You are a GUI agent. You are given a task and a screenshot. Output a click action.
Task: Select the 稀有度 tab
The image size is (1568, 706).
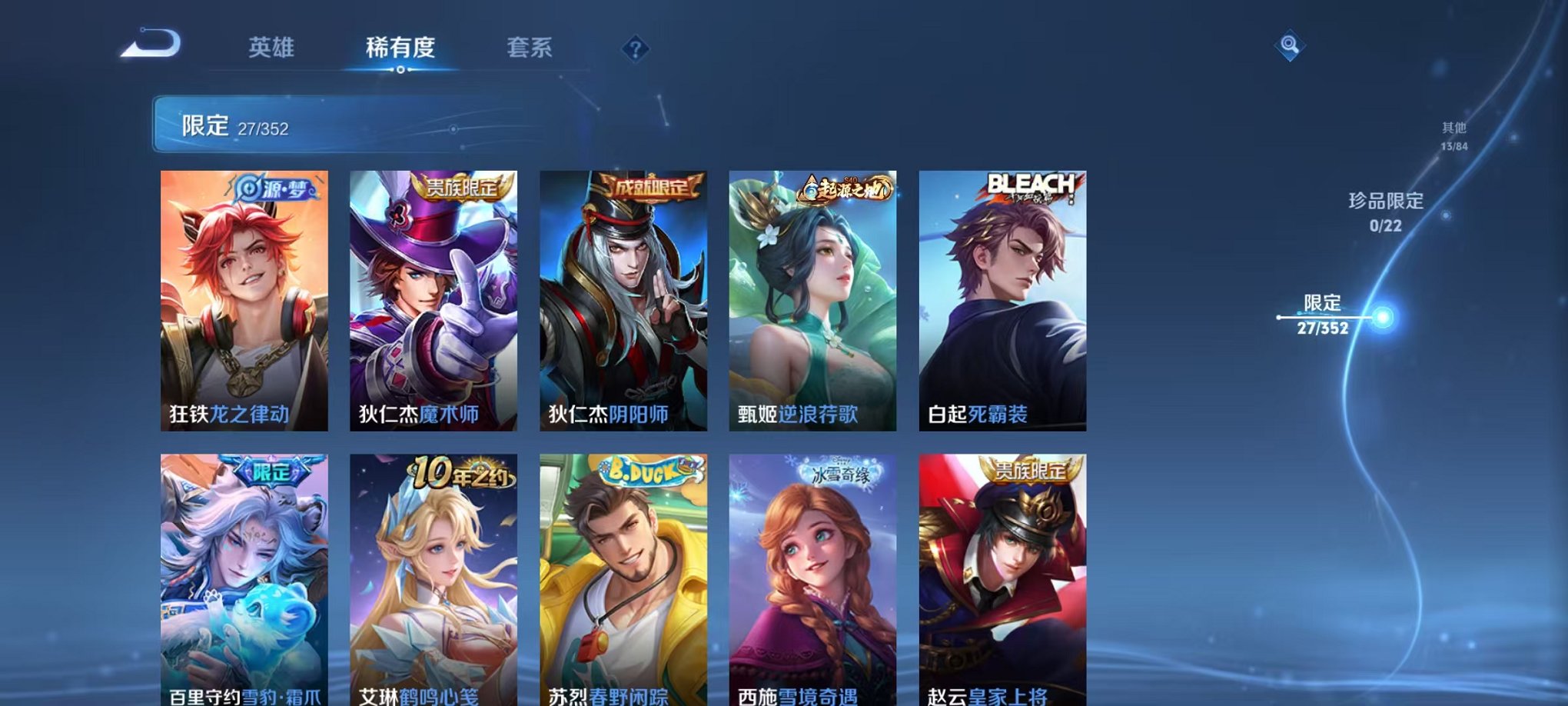tap(400, 48)
